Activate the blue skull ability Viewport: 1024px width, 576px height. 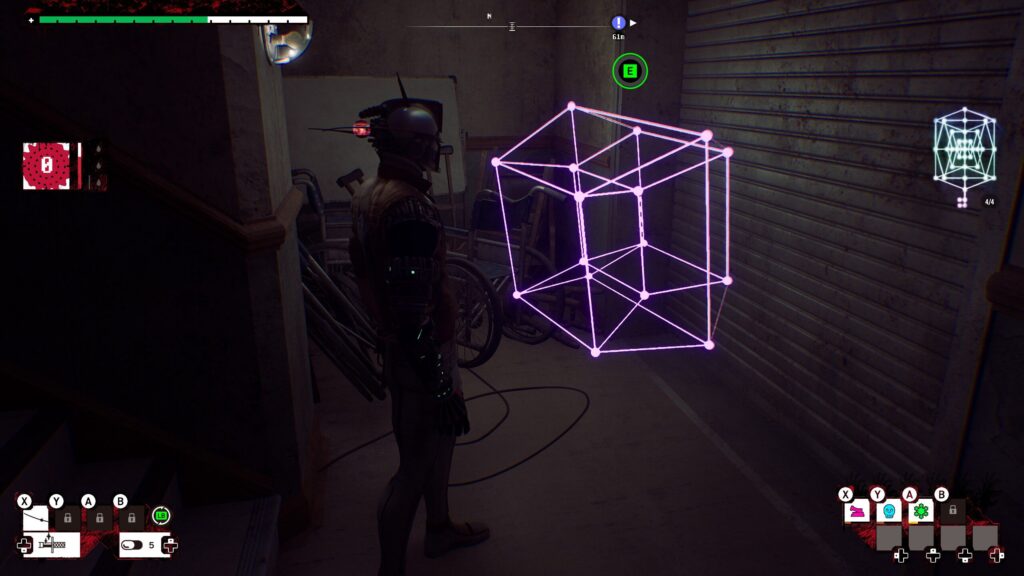(888, 511)
